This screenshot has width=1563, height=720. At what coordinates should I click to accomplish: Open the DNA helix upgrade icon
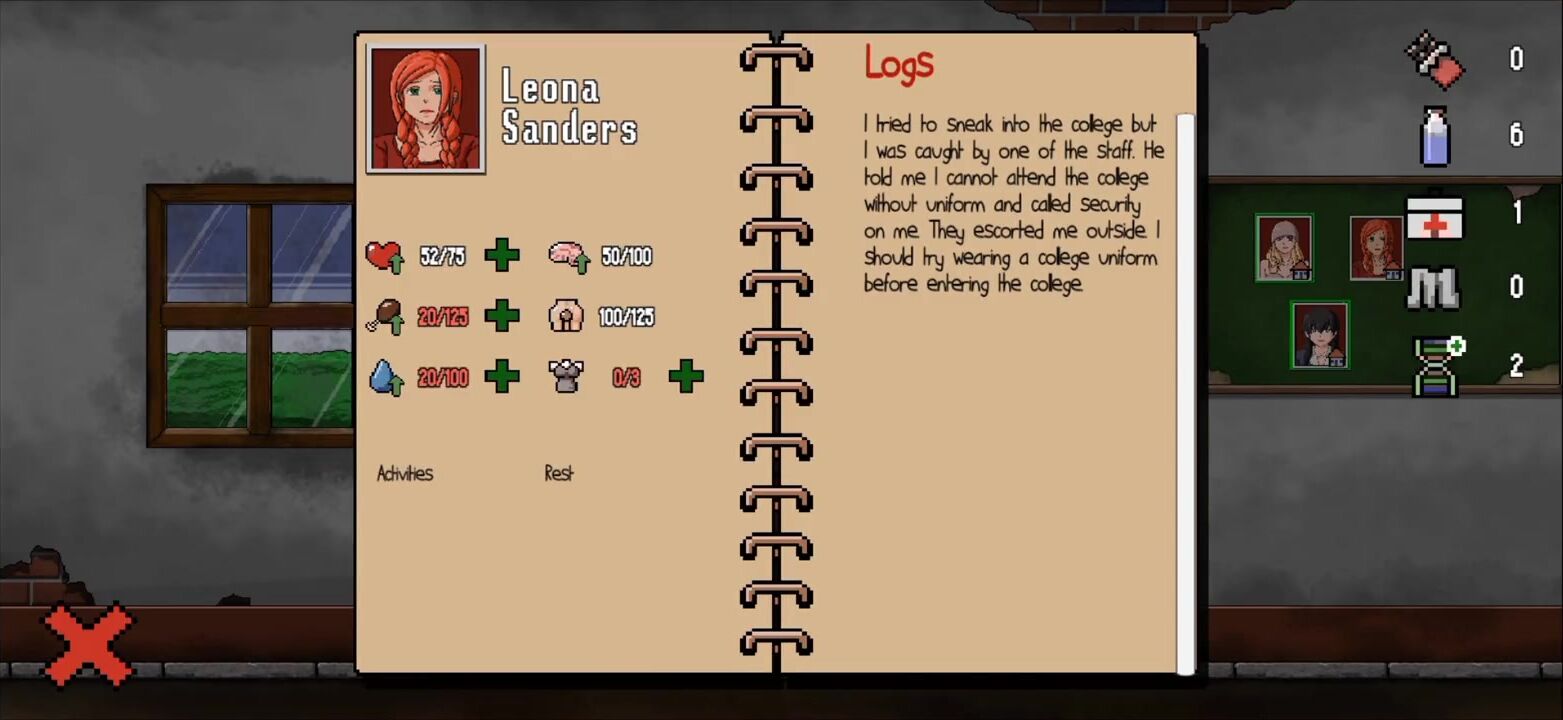(1437, 366)
